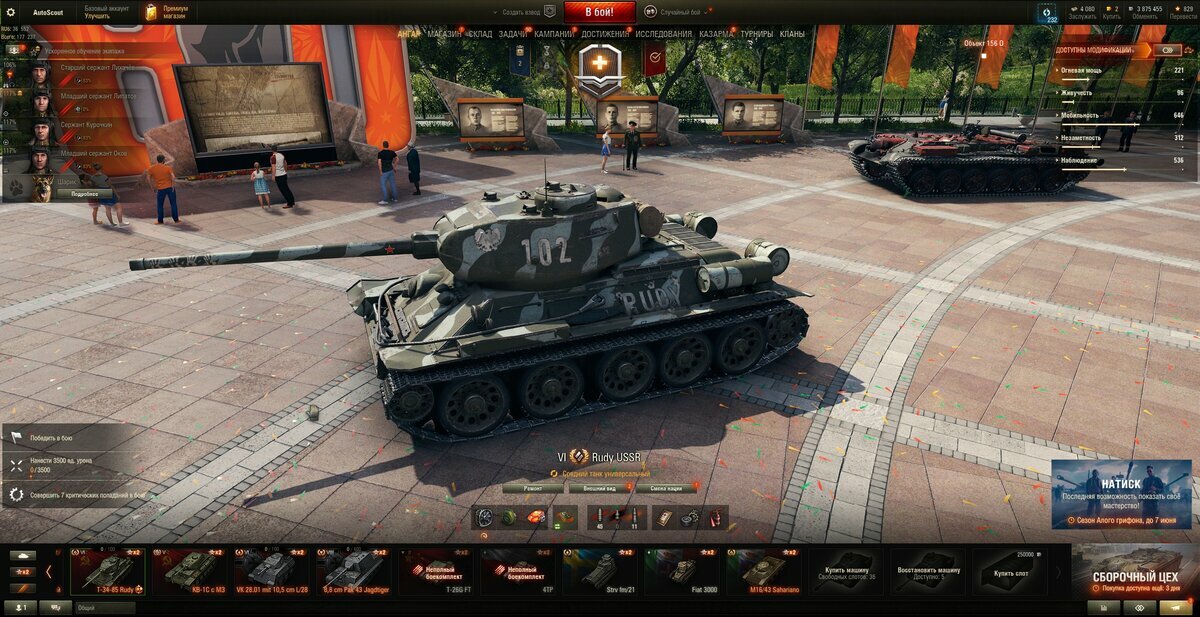Open the Натиск event banner
1200x617 pixels.
pyautogui.click(x=1120, y=493)
